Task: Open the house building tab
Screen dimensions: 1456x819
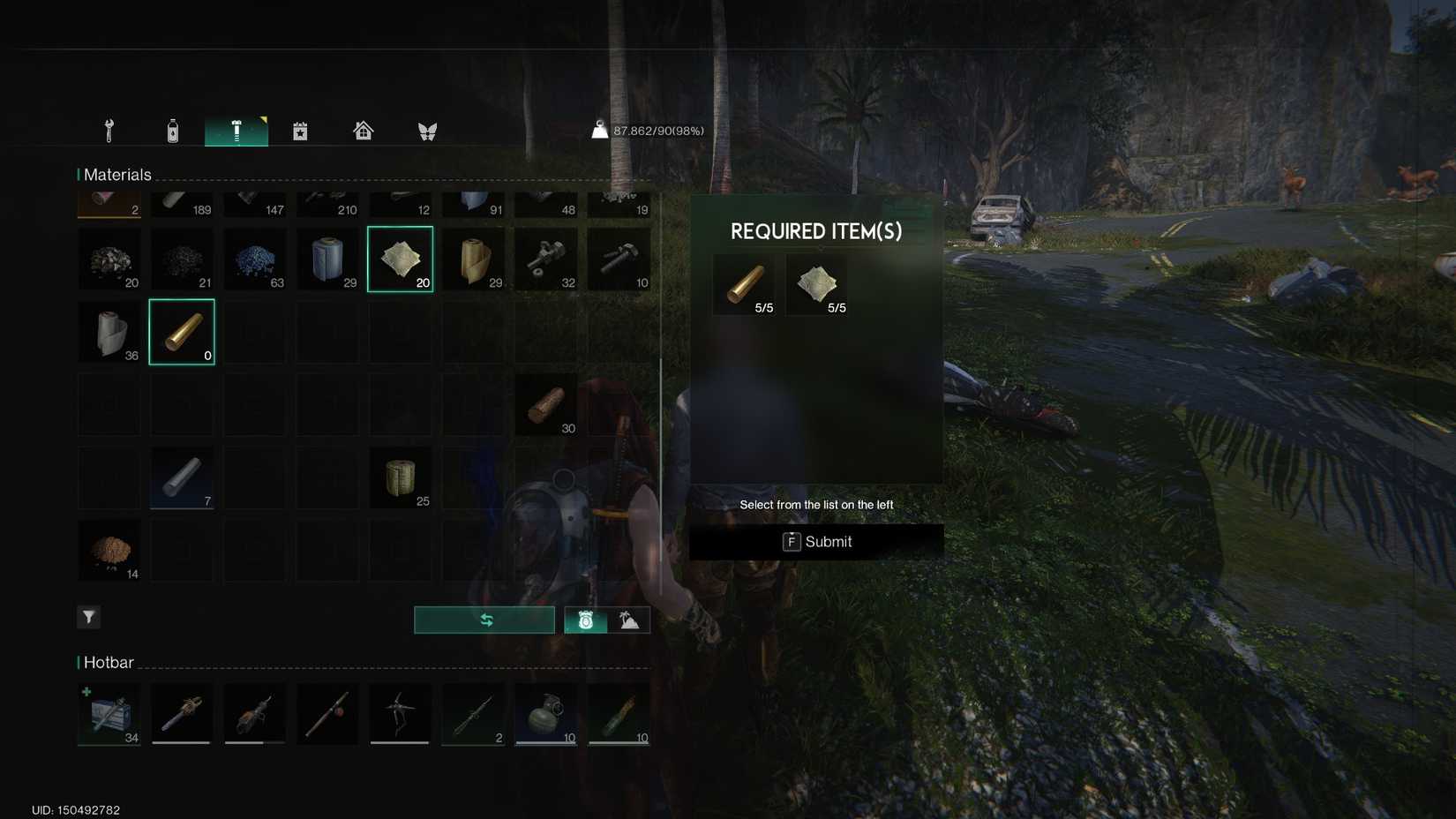Action: pos(363,130)
